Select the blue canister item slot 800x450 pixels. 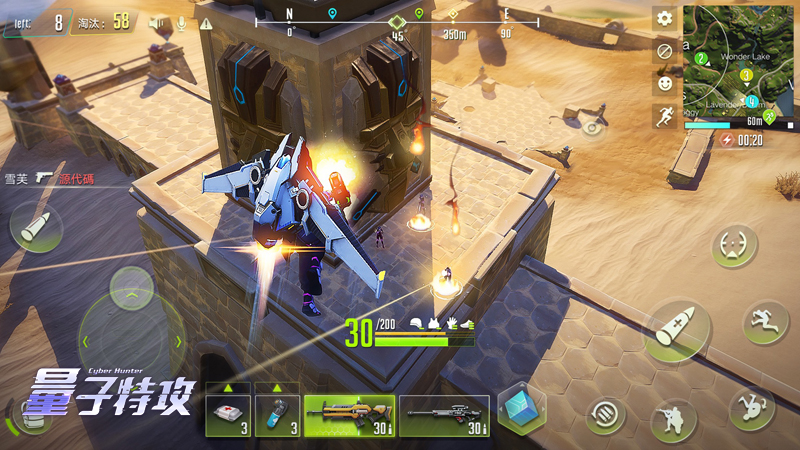point(276,415)
